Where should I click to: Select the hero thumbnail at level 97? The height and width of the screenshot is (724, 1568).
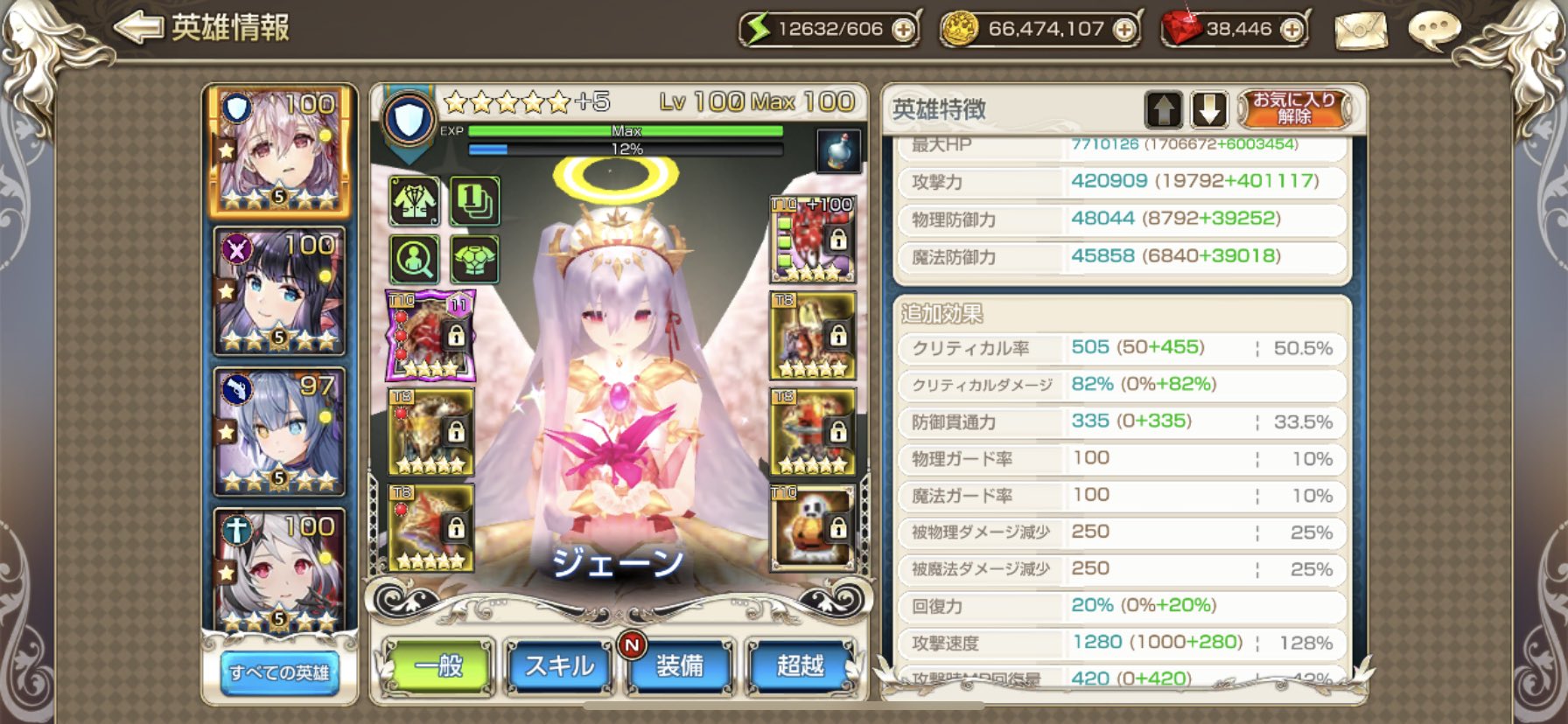[278, 428]
